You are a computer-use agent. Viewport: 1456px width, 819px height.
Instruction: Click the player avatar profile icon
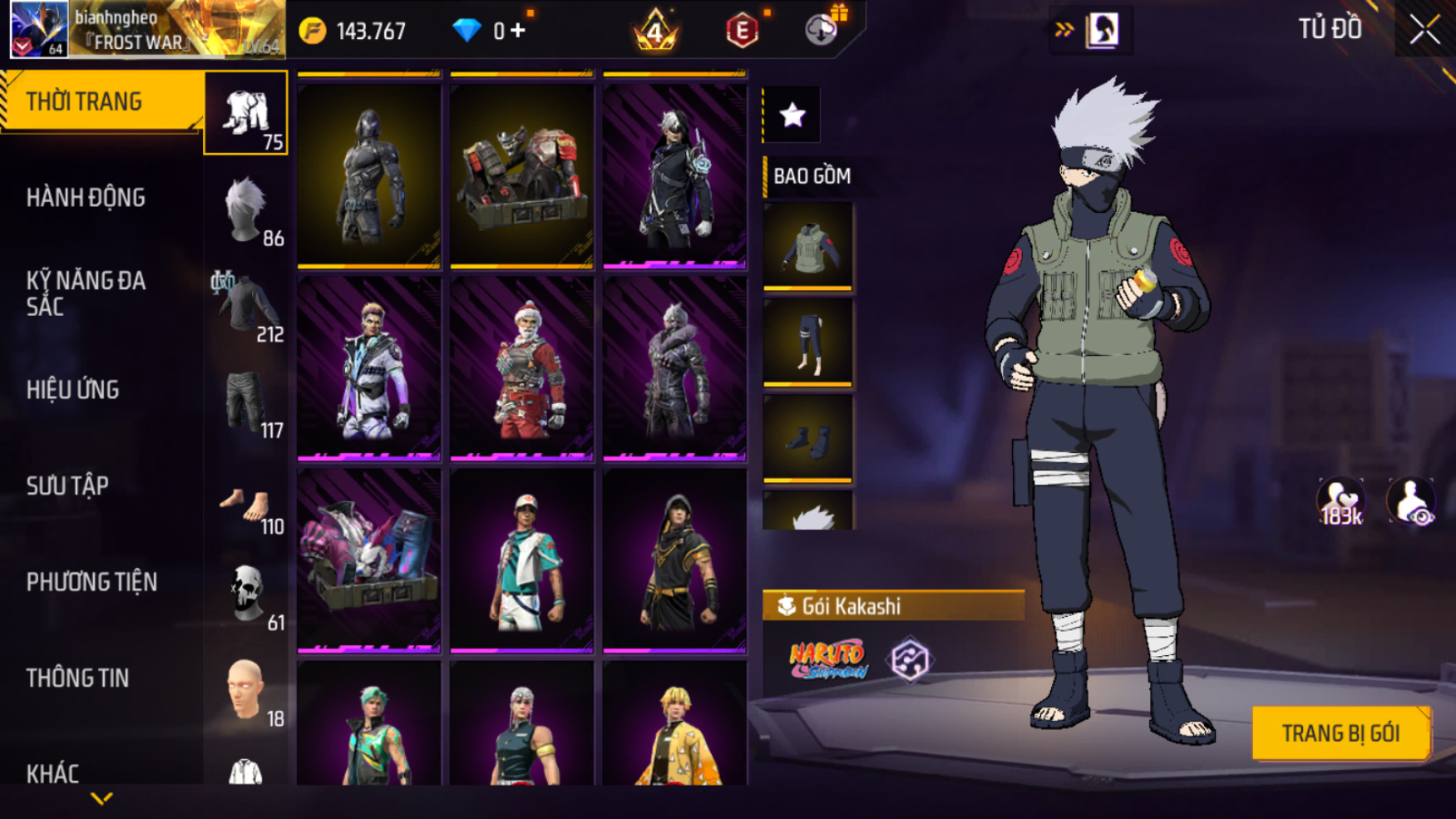point(38,29)
